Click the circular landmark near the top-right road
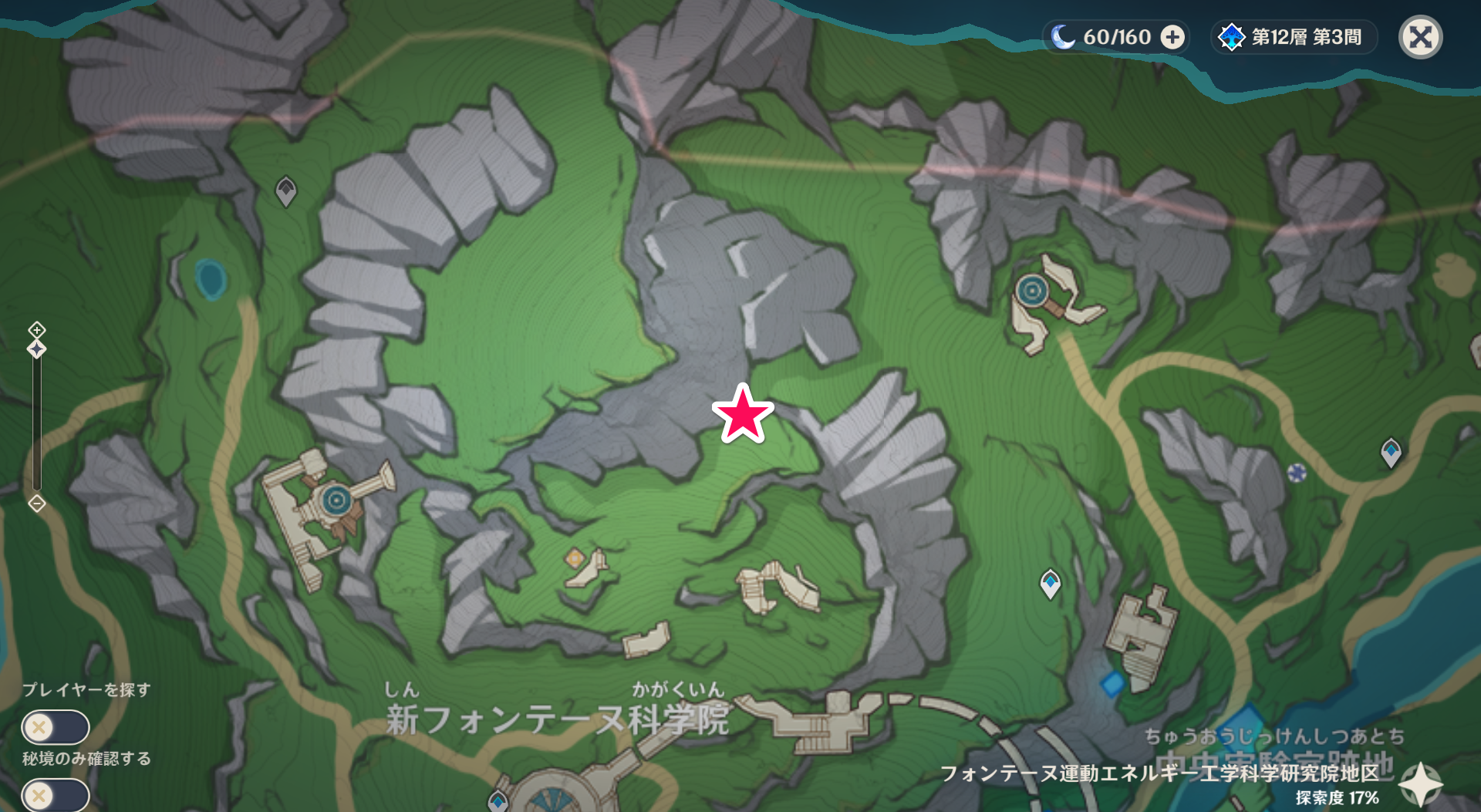The width and height of the screenshot is (1481, 812). (x=1031, y=291)
